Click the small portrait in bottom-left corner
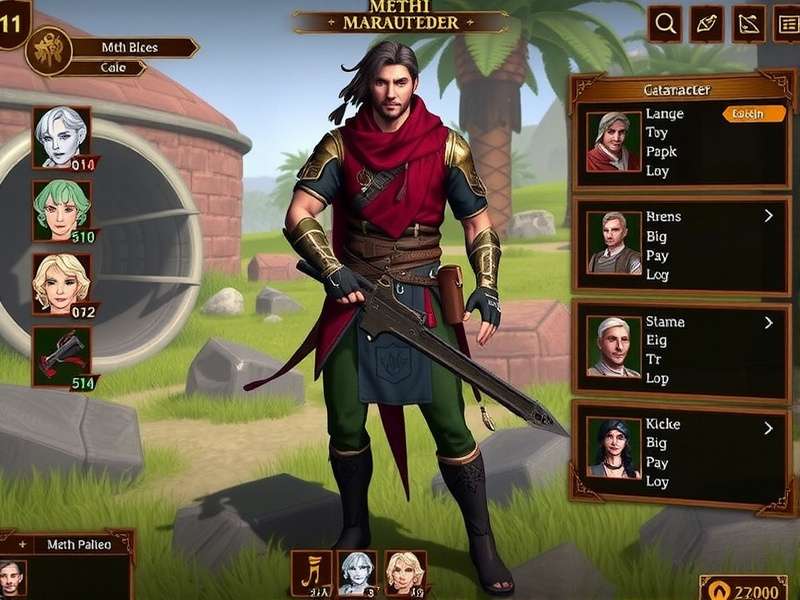Viewport: 800px width, 600px height. coord(12,577)
